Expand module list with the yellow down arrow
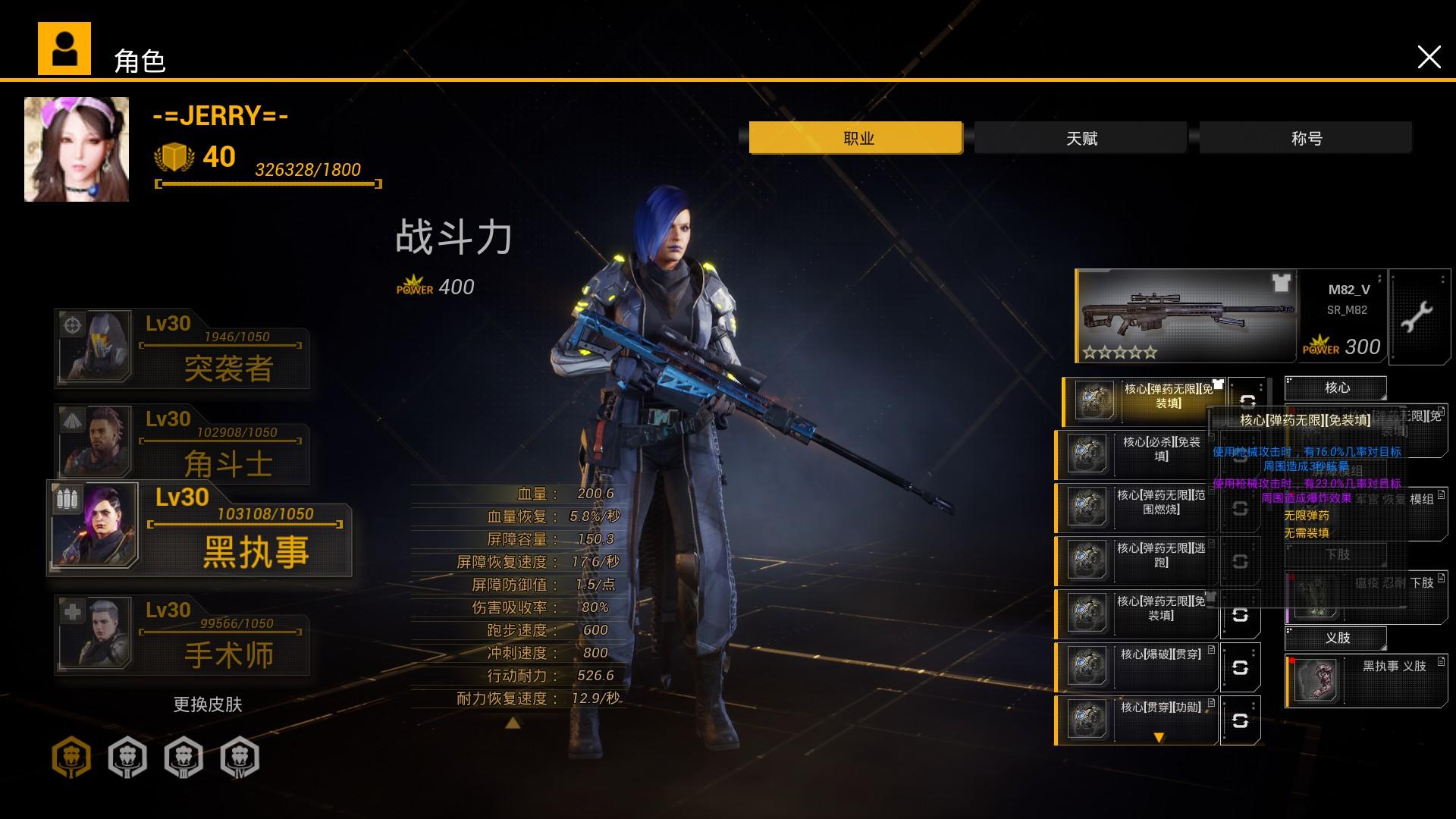Image resolution: width=1456 pixels, height=819 pixels. (x=1160, y=736)
